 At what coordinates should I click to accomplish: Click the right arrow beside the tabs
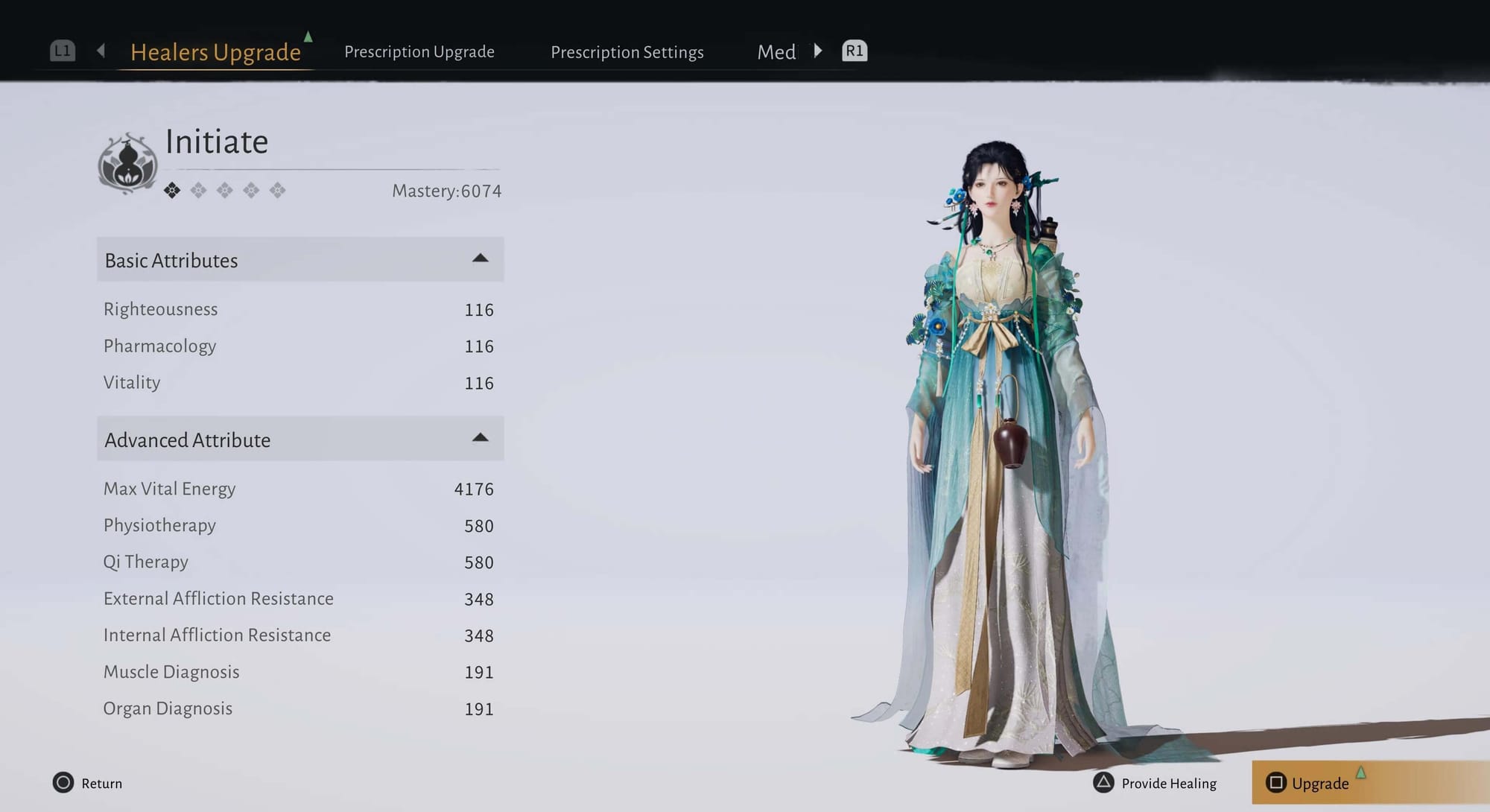[818, 51]
